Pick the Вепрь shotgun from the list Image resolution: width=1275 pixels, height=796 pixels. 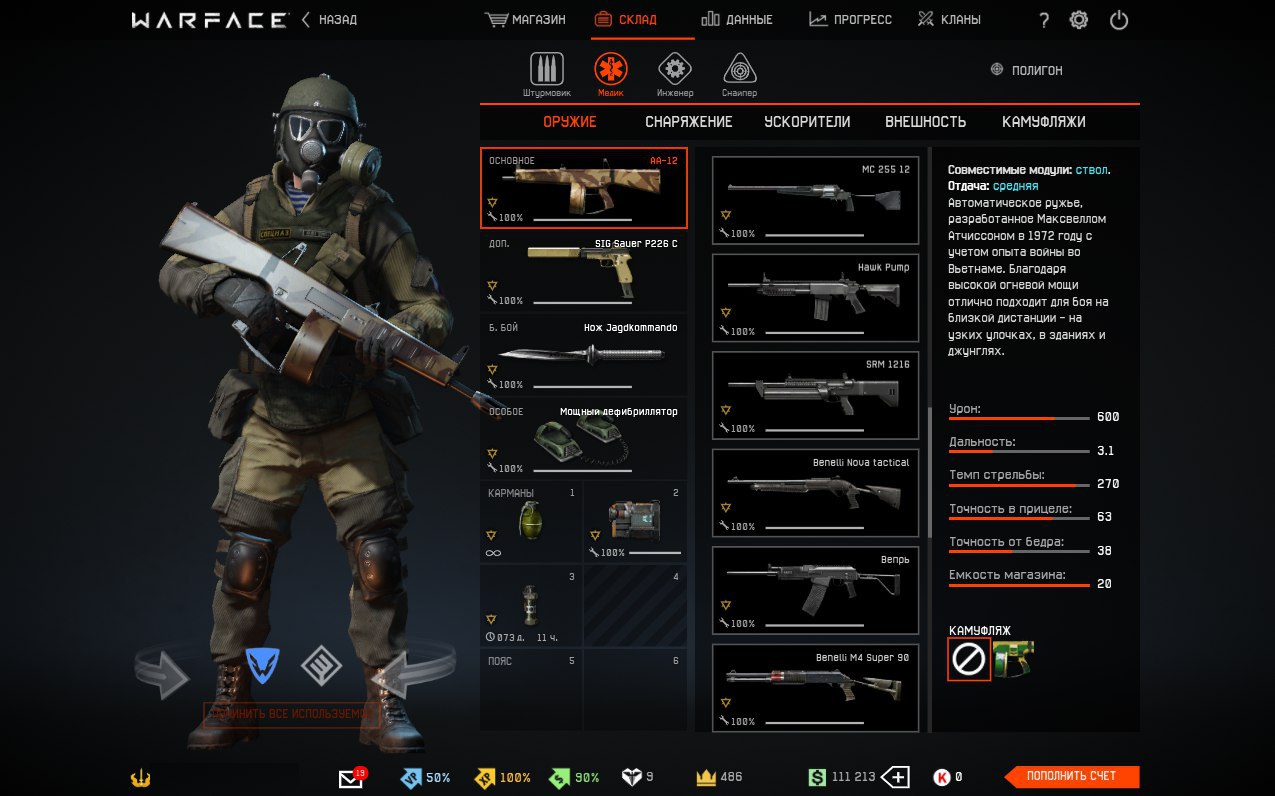pos(815,590)
